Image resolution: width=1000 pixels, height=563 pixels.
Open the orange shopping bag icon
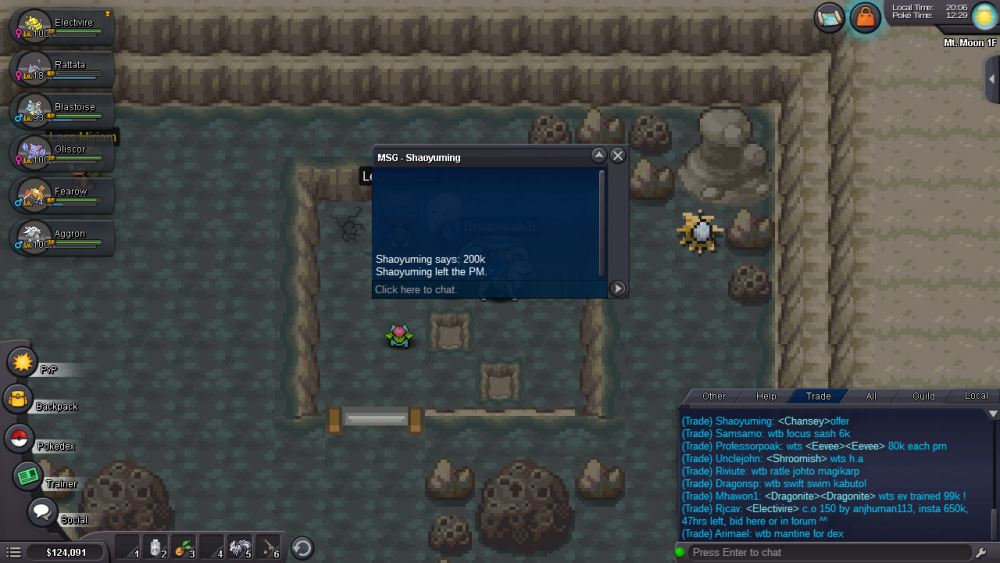point(864,17)
